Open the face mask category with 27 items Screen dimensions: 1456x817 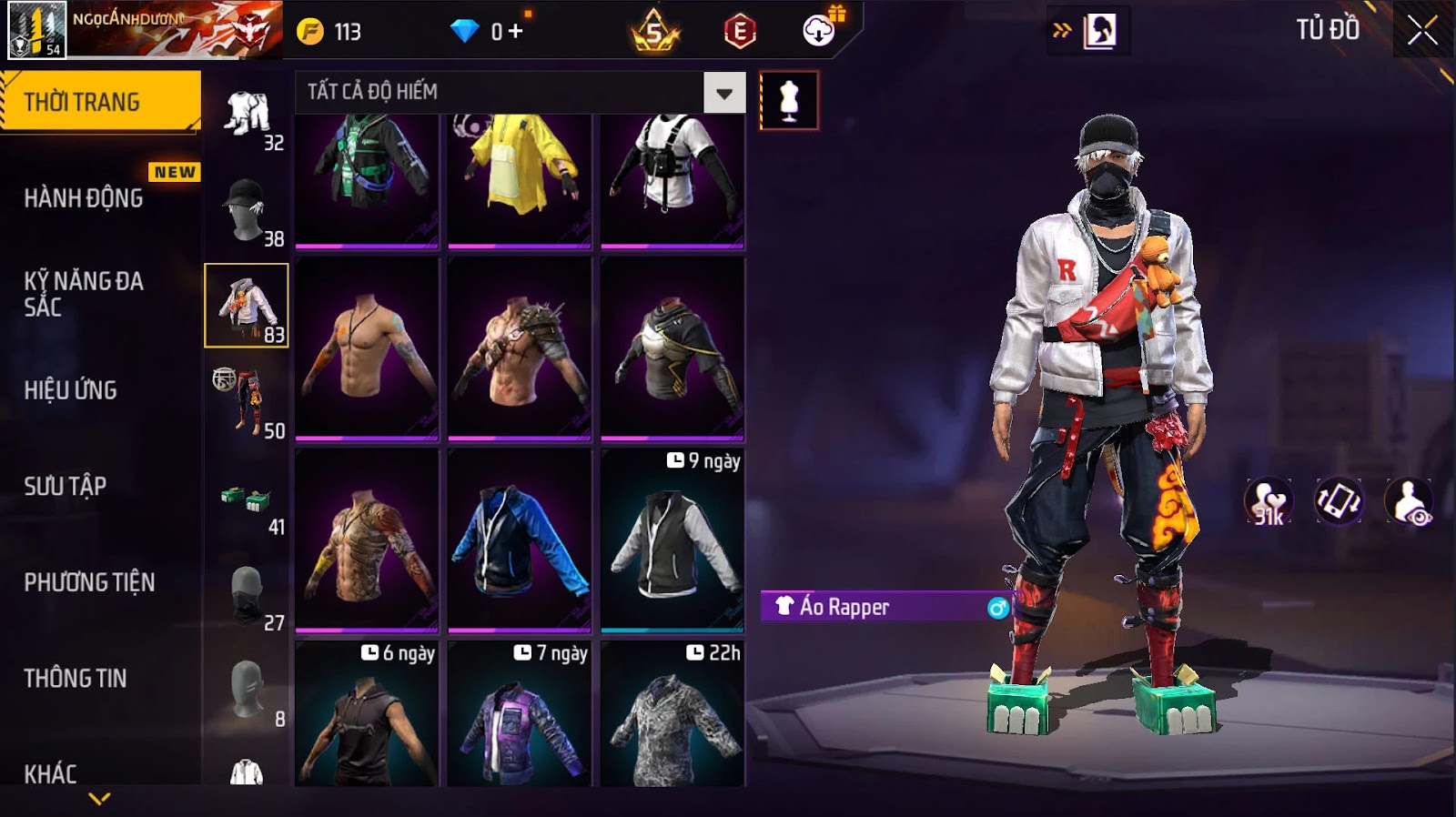click(x=247, y=595)
